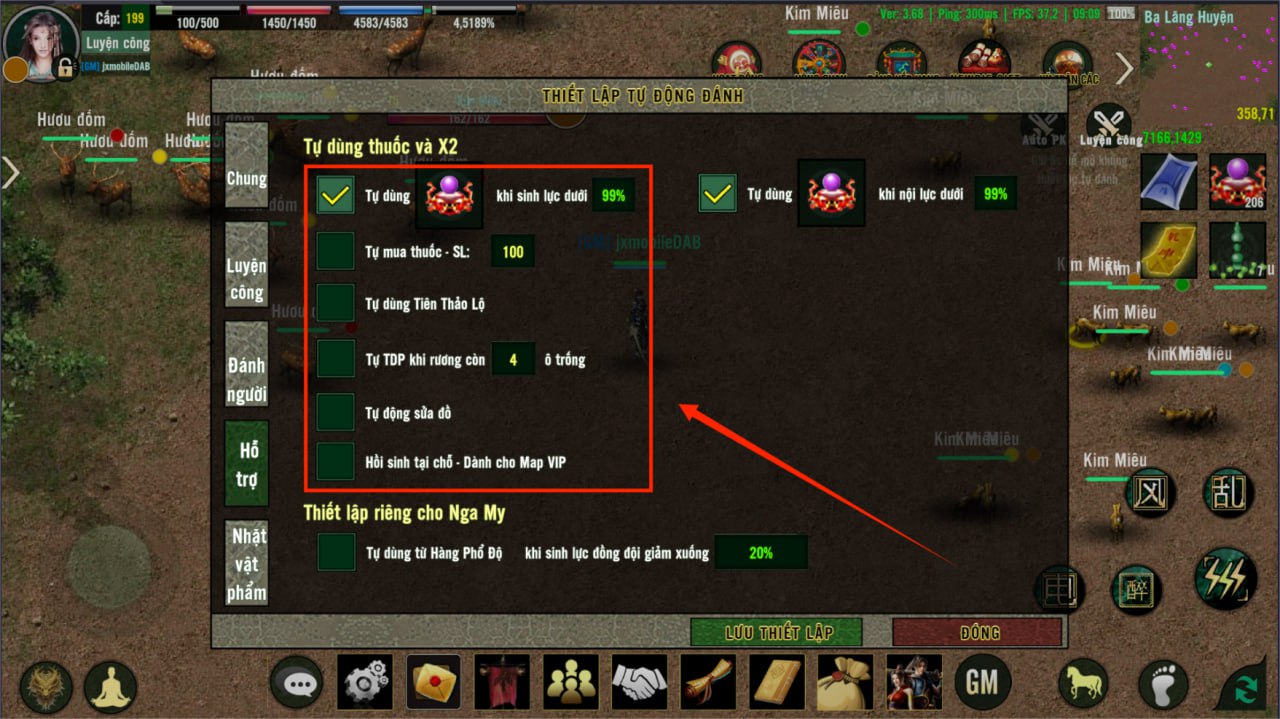Edit the teammate health 20% field

pyautogui.click(x=760, y=552)
